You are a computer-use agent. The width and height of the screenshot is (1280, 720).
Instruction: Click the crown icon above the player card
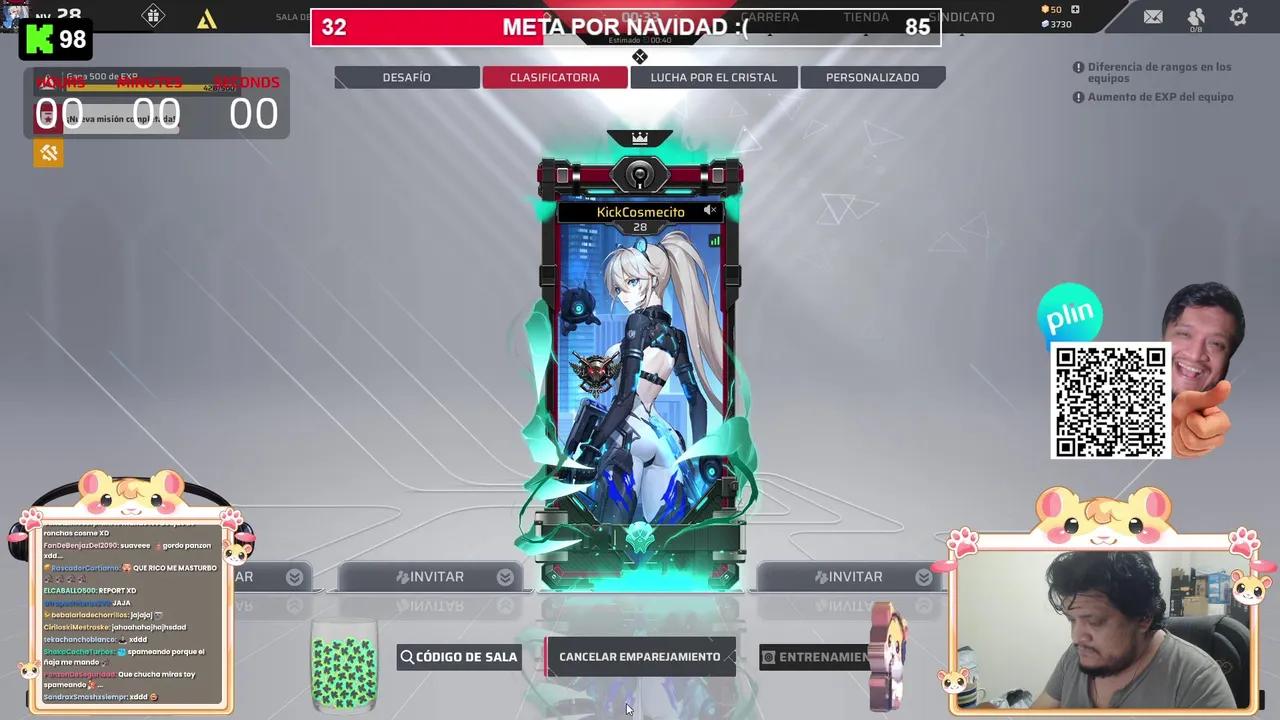[x=640, y=138]
